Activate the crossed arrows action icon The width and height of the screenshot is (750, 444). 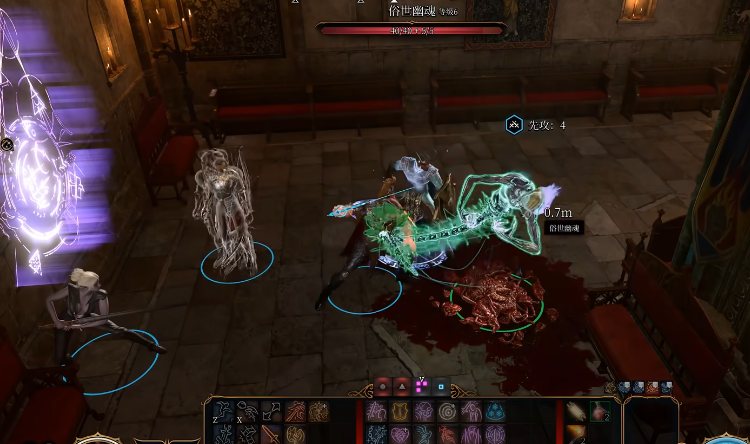tap(270, 411)
